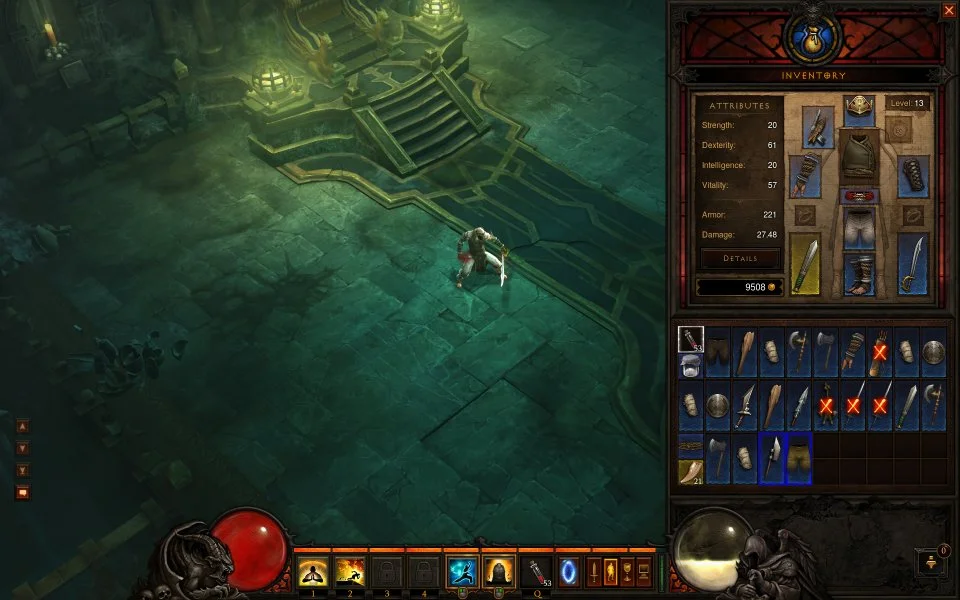Select the equipped belt slot
This screenshot has width=960, height=600.
[859, 196]
